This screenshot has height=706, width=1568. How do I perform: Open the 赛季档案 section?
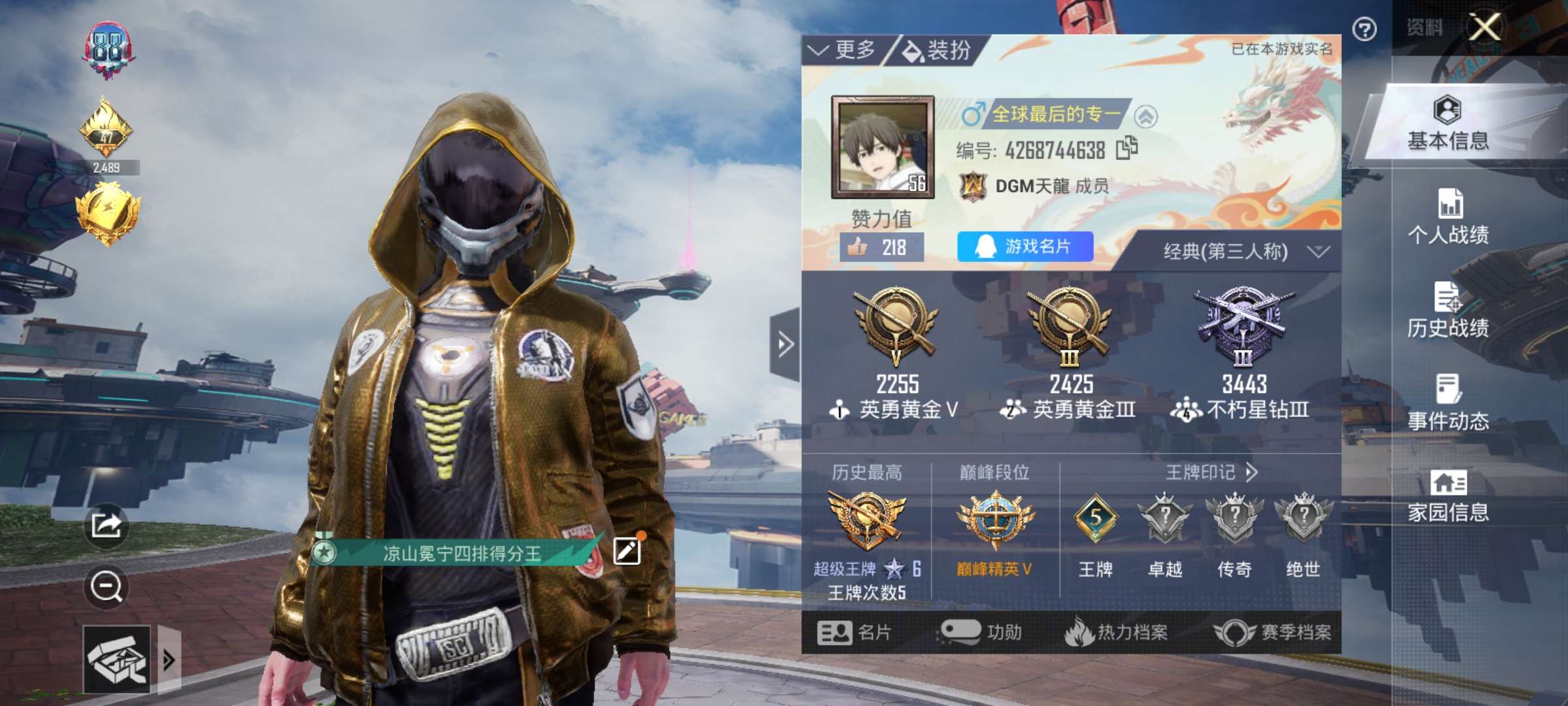click(x=1273, y=632)
